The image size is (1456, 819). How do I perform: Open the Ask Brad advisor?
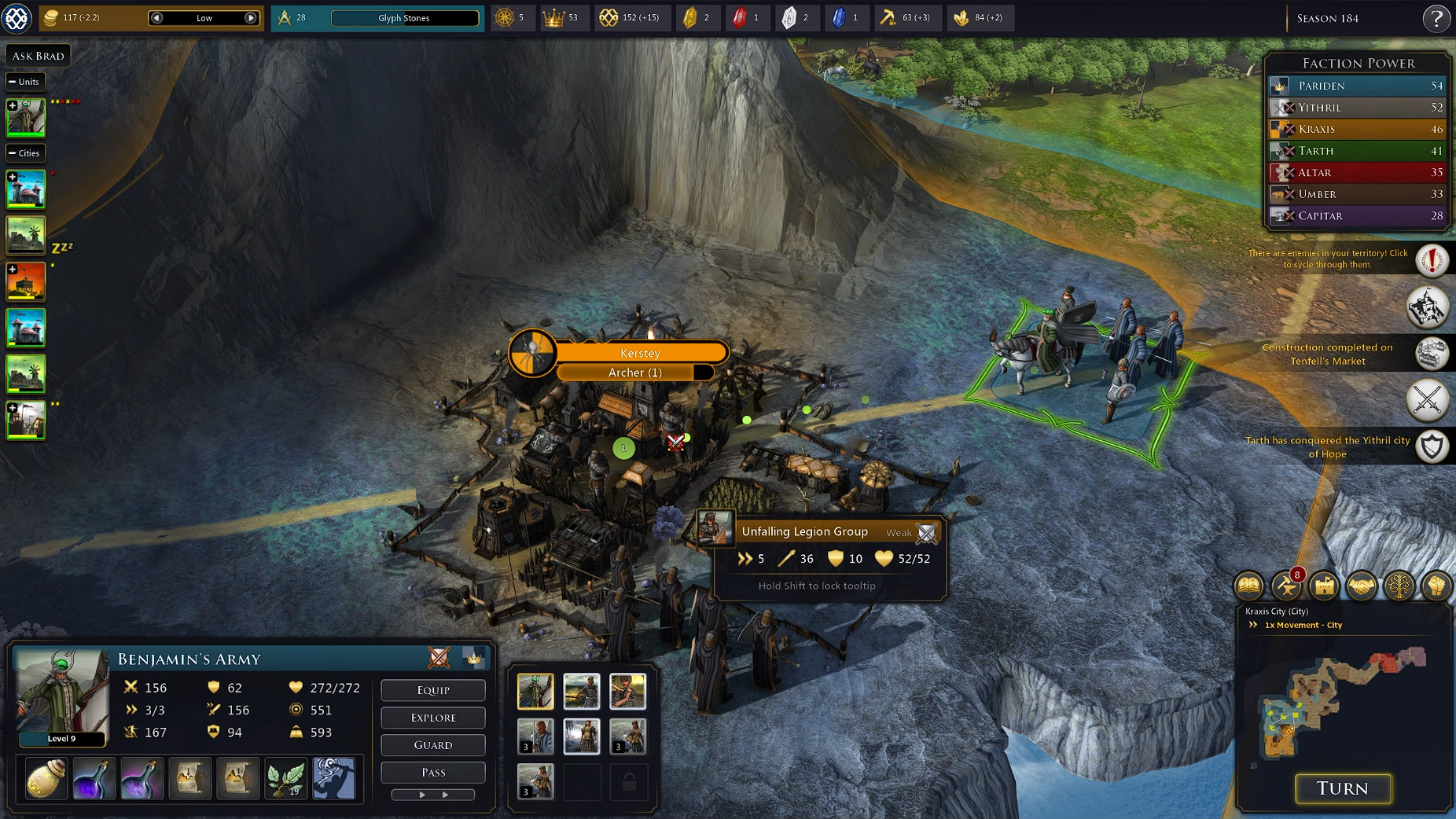tap(38, 56)
